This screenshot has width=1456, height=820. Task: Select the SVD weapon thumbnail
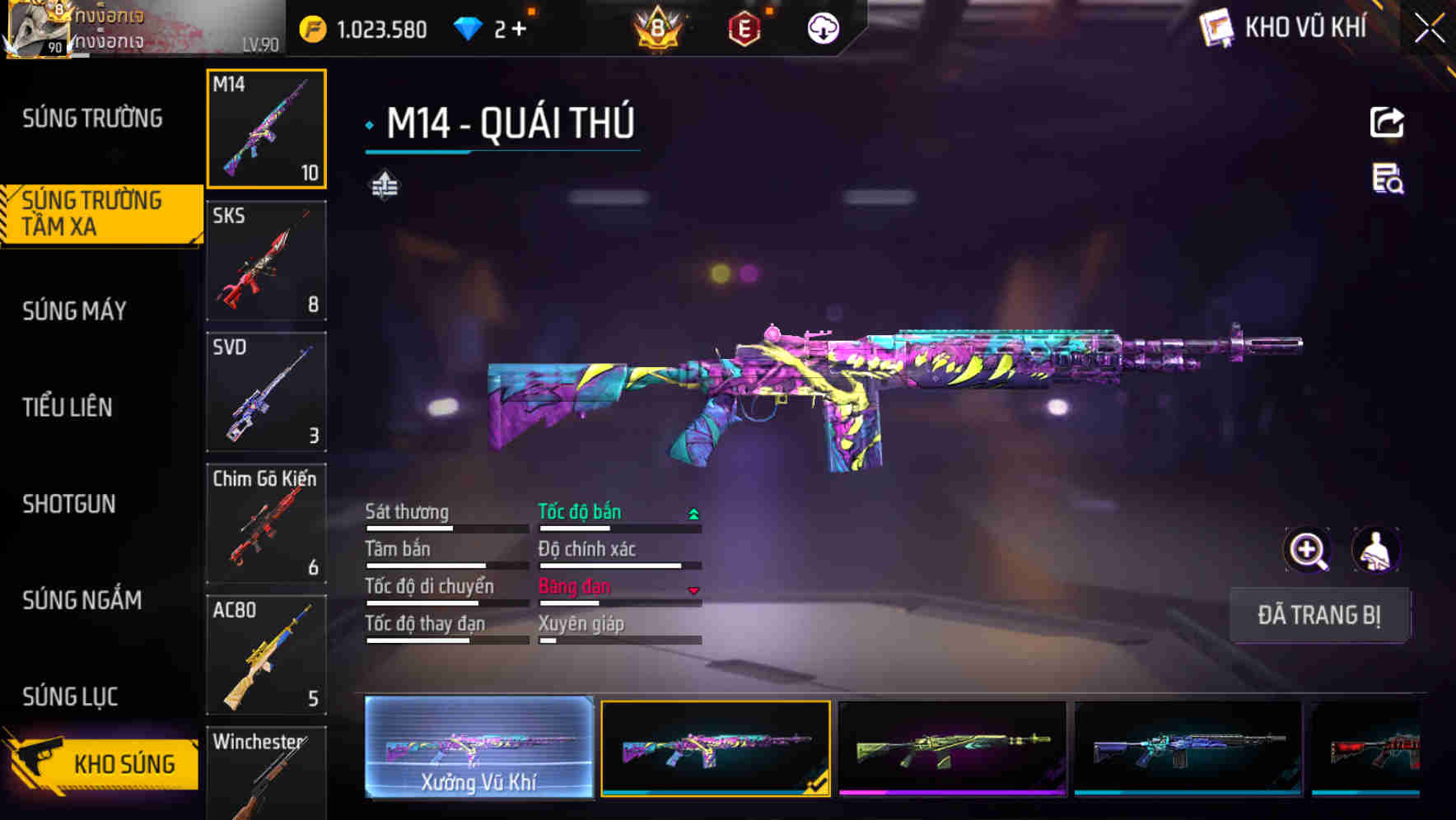[x=266, y=392]
